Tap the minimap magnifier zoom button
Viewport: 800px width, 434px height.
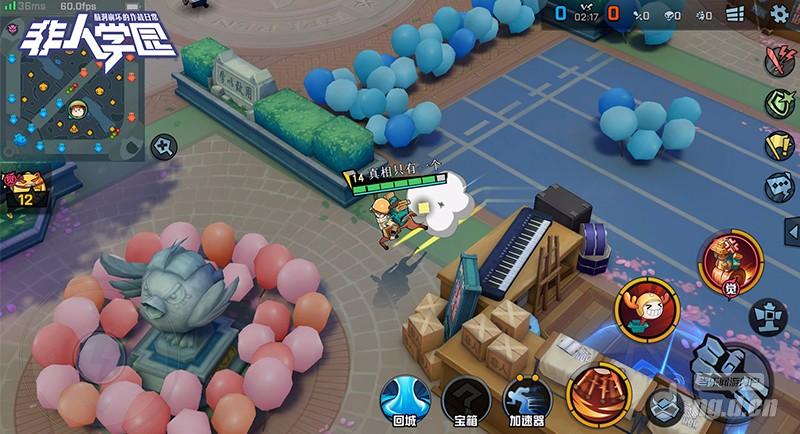pos(163,148)
